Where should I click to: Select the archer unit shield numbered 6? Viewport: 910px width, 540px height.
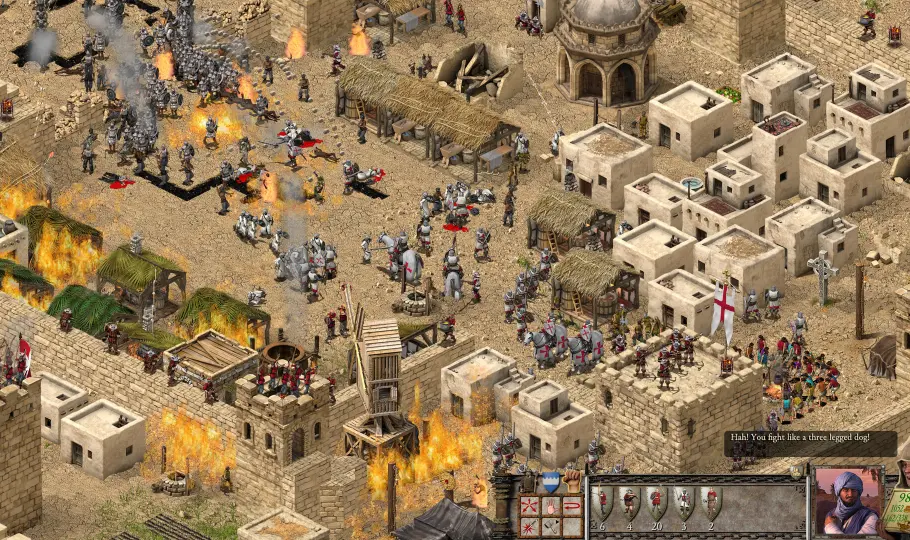pyautogui.click(x=603, y=502)
